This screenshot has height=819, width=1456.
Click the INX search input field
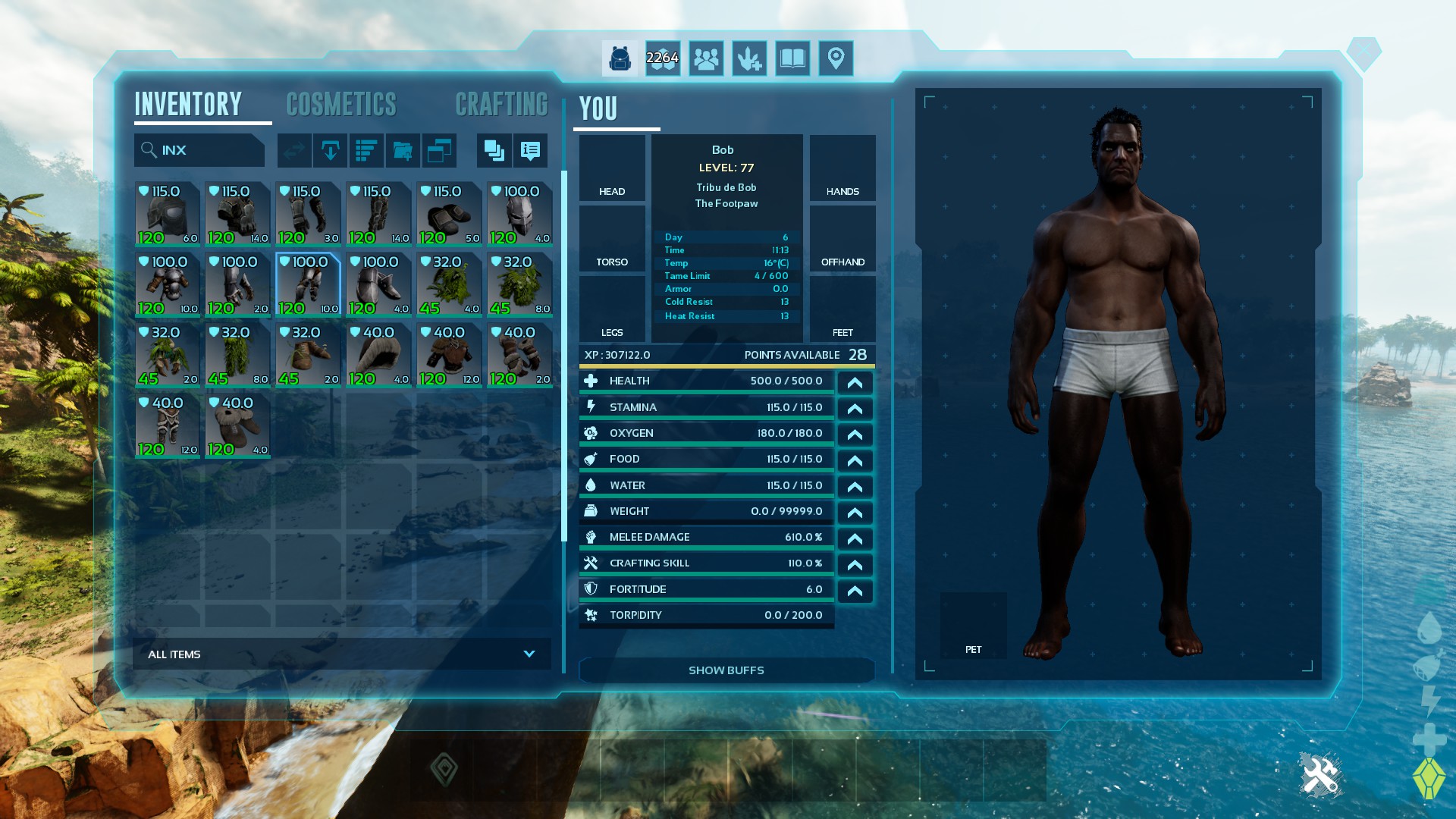pos(199,149)
